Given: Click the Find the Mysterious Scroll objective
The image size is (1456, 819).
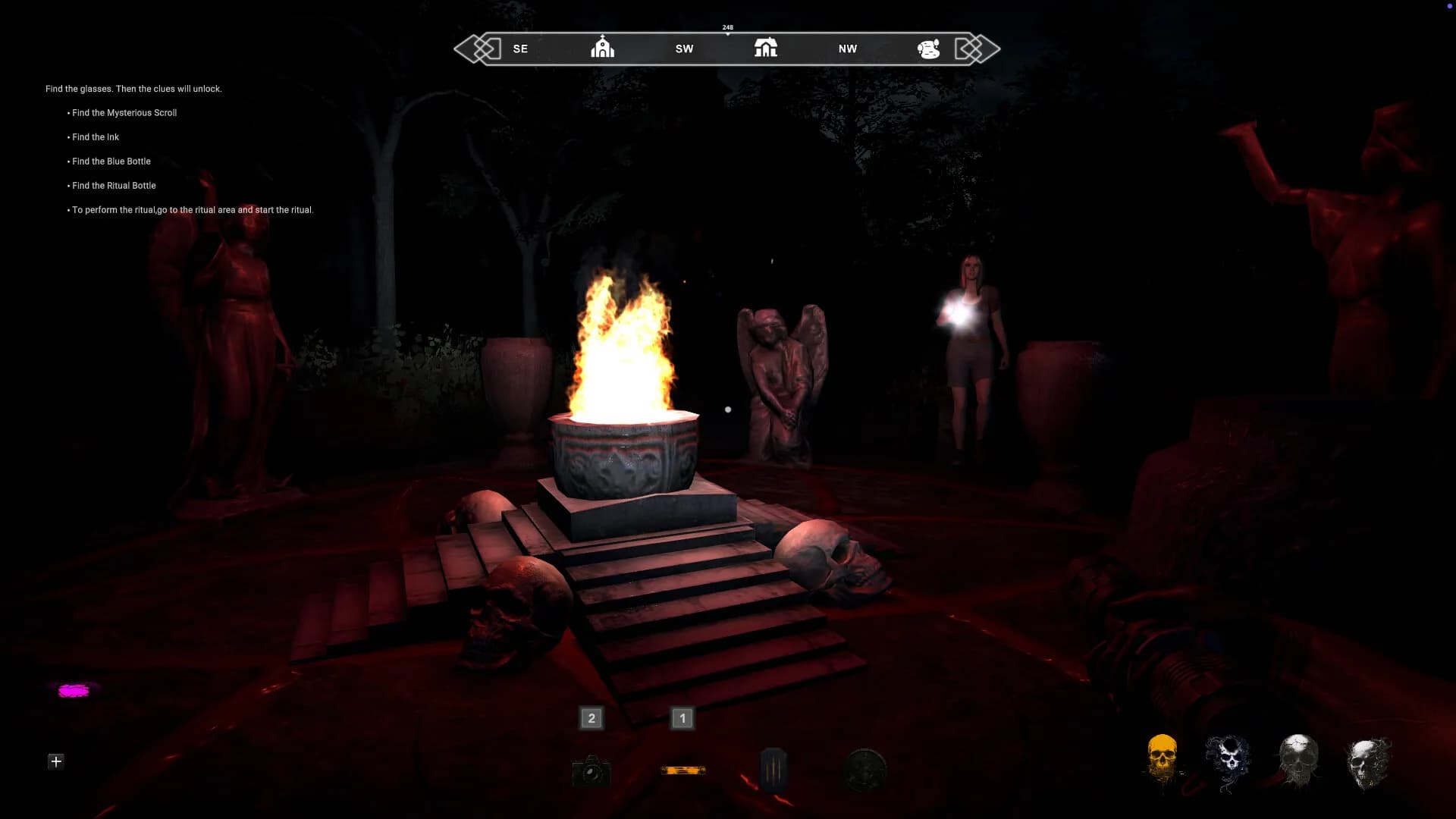Looking at the screenshot, I should pyautogui.click(x=124, y=112).
